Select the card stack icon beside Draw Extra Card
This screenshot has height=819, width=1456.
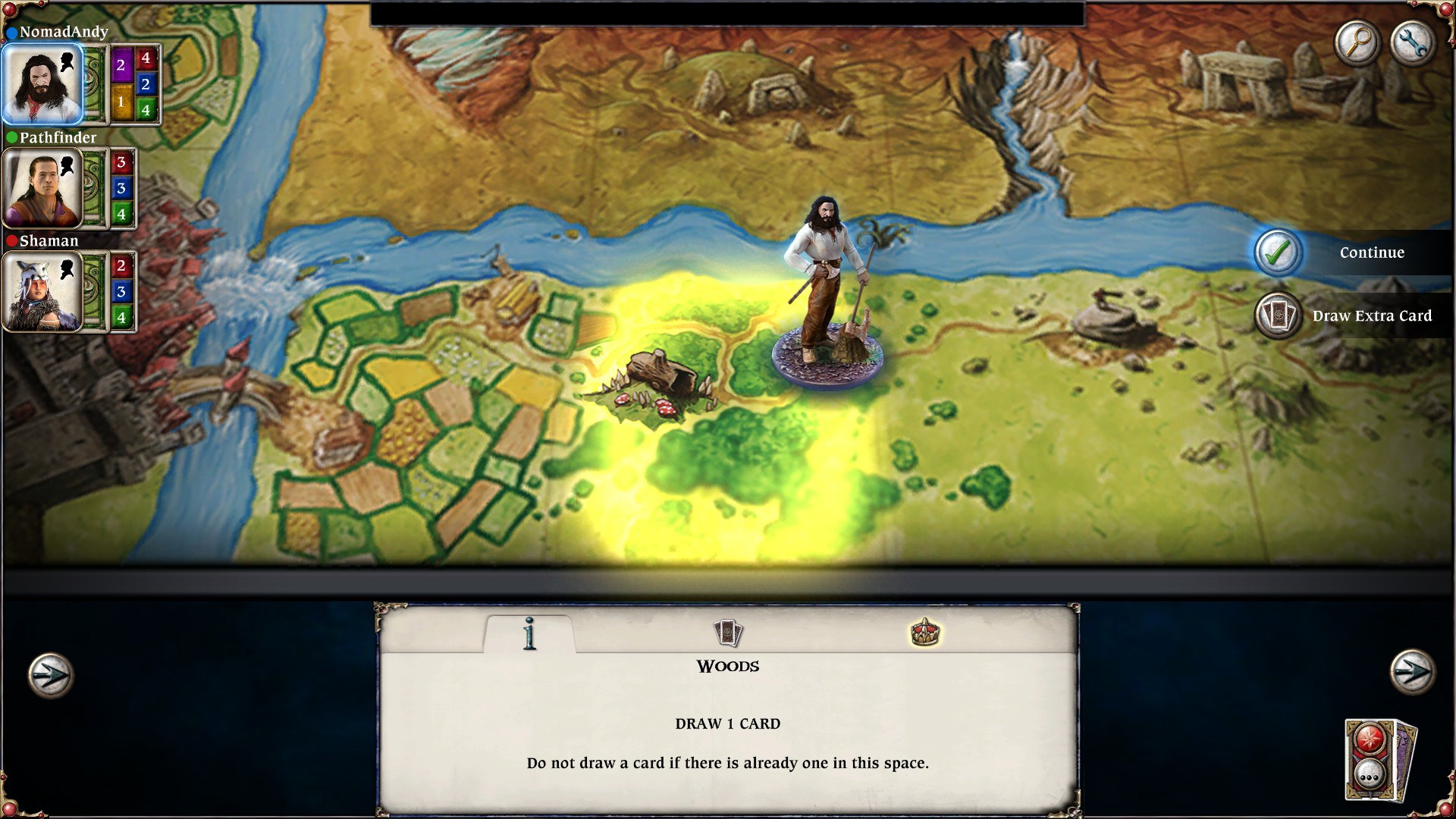pyautogui.click(x=1277, y=315)
